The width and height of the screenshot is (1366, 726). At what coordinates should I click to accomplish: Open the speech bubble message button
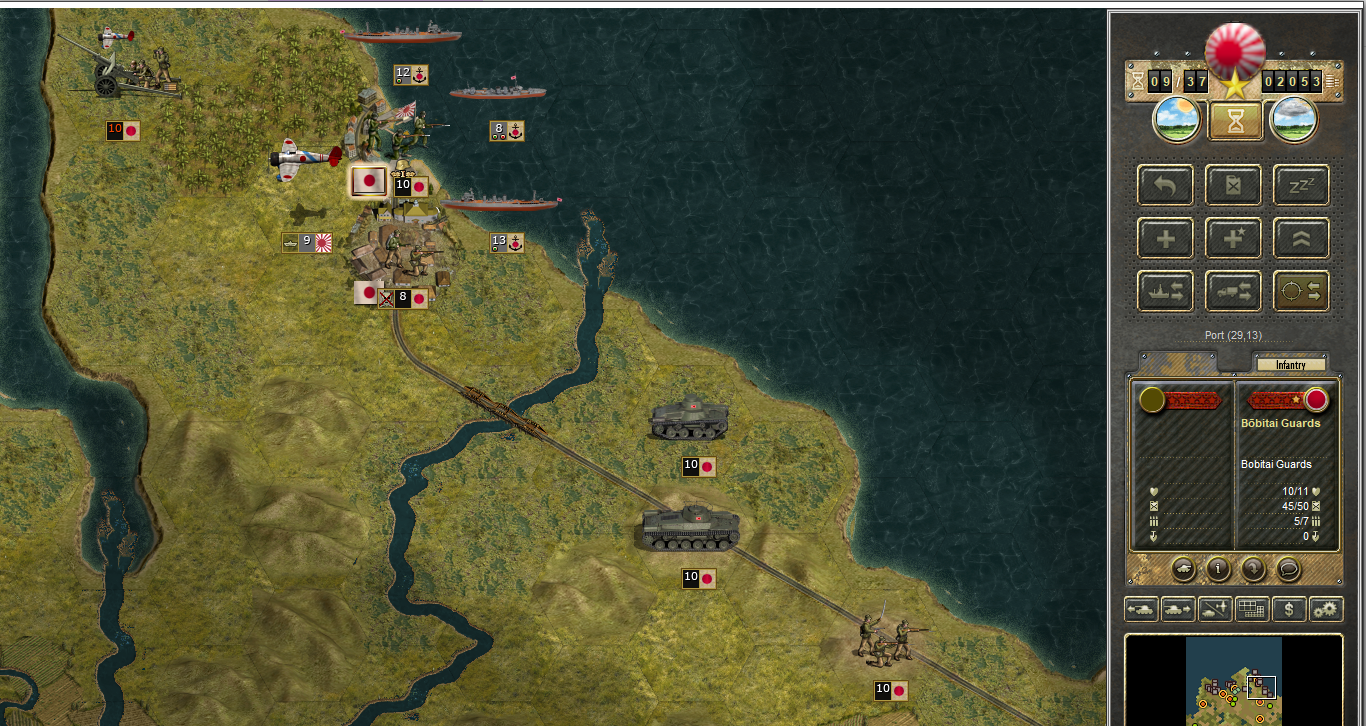[1287, 569]
